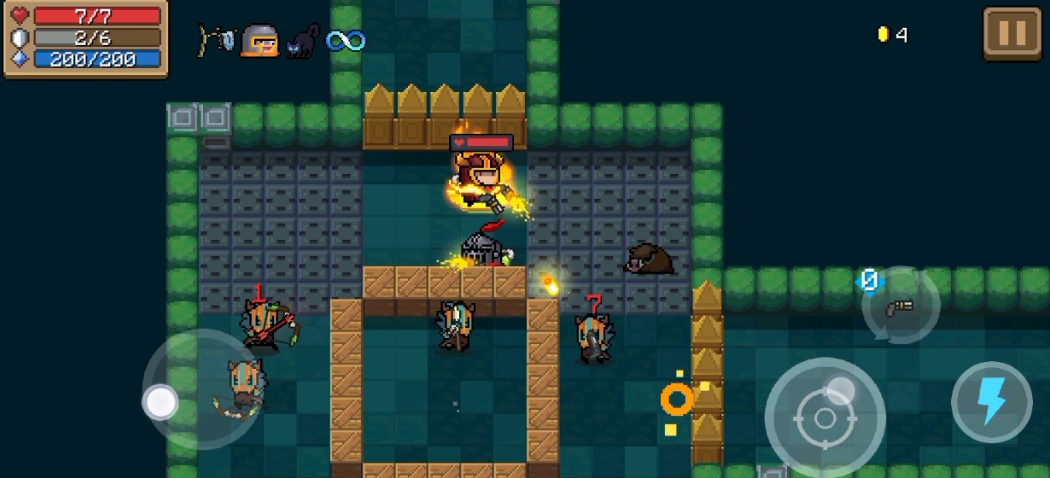Select the bow and shield buff icon

tap(216, 41)
